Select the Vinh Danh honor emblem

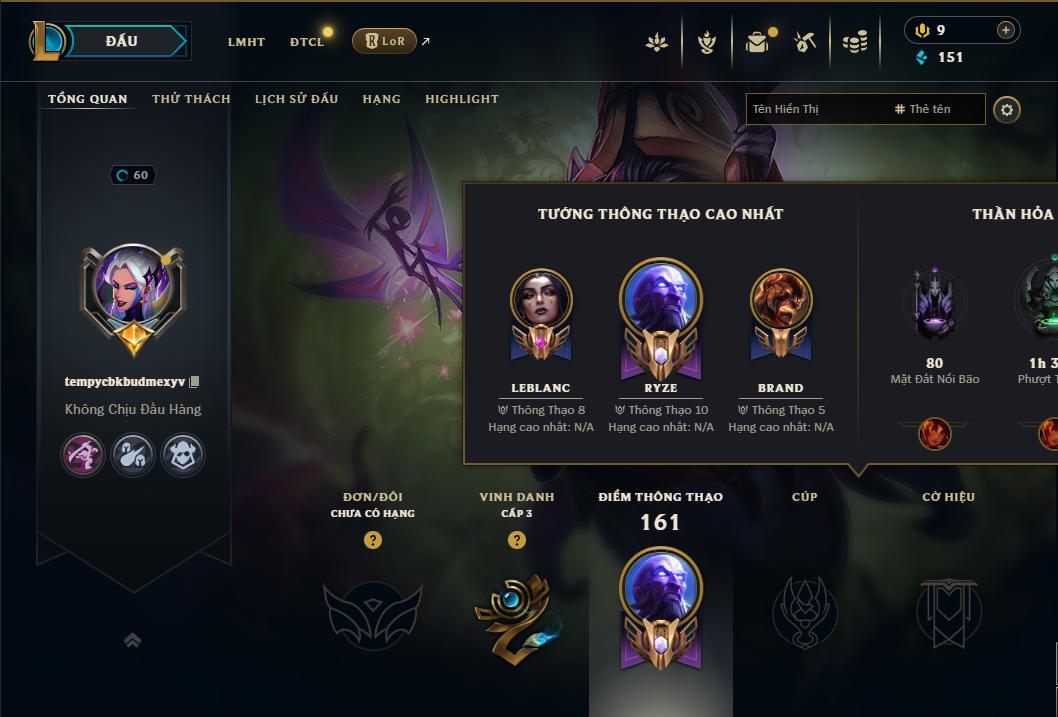click(516, 613)
